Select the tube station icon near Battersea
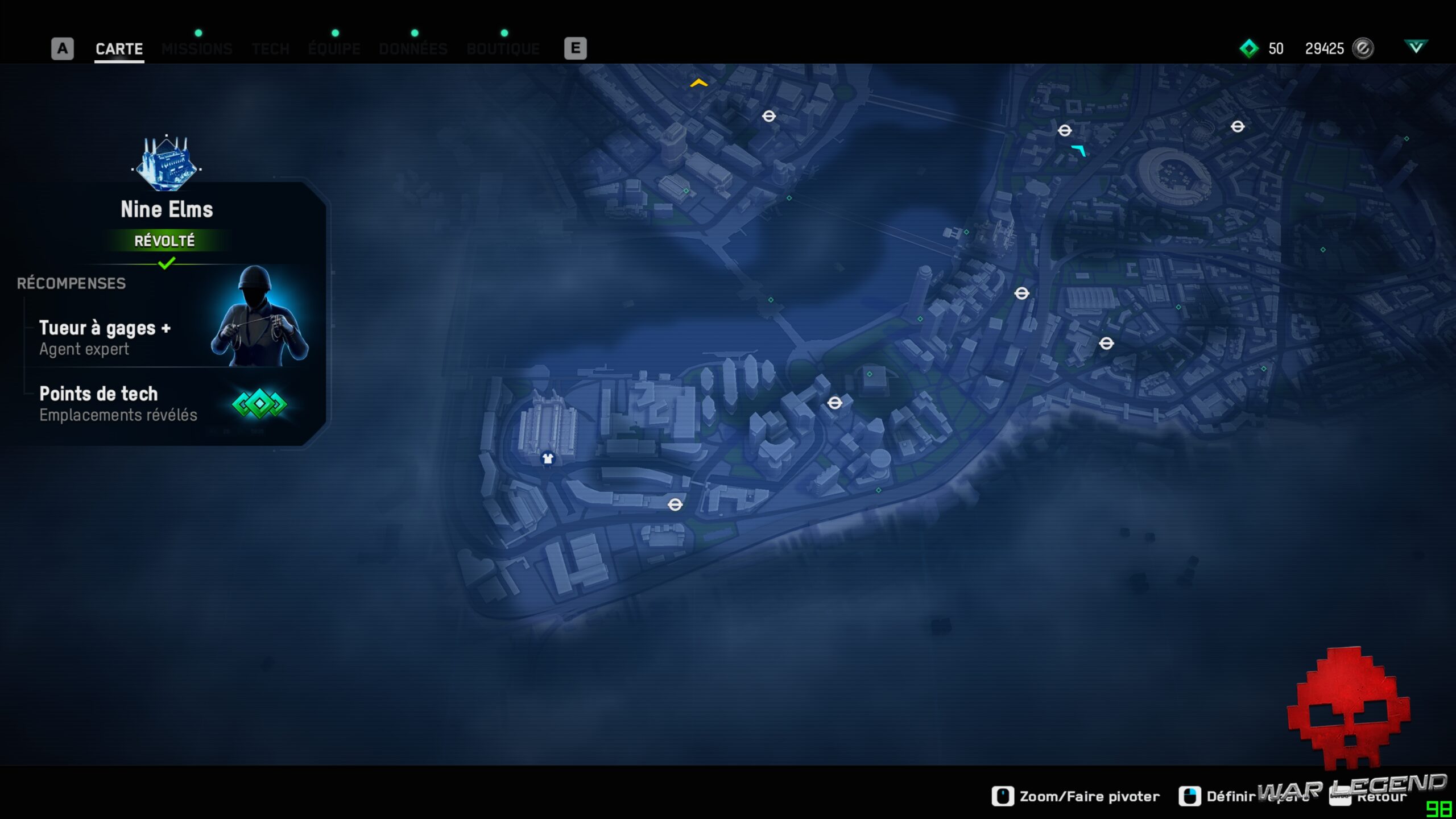The height and width of the screenshot is (819, 1456). coord(676,506)
